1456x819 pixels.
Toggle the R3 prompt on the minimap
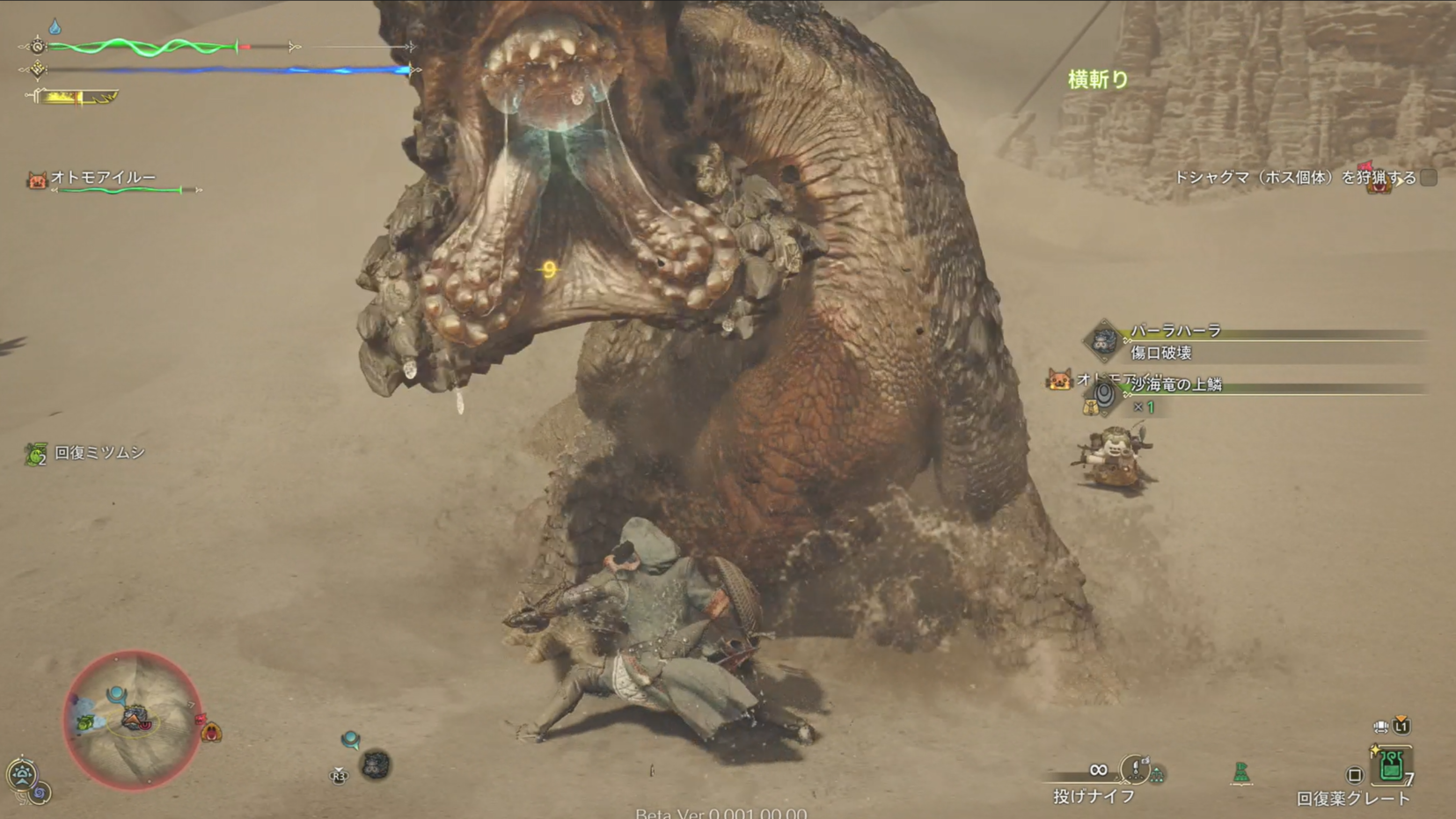(x=338, y=775)
